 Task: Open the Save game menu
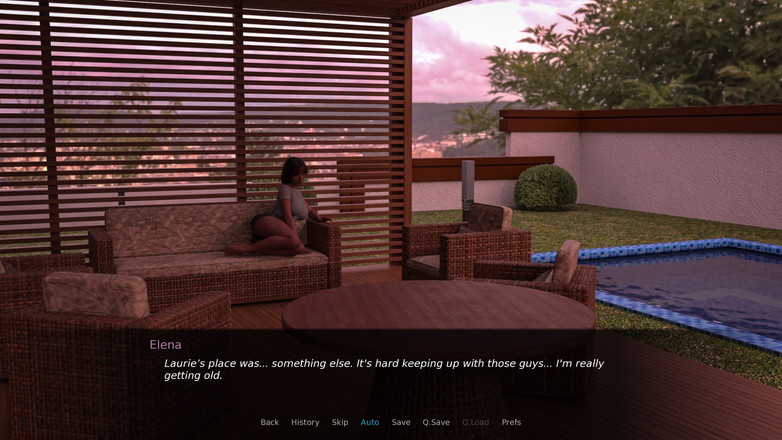pos(401,422)
